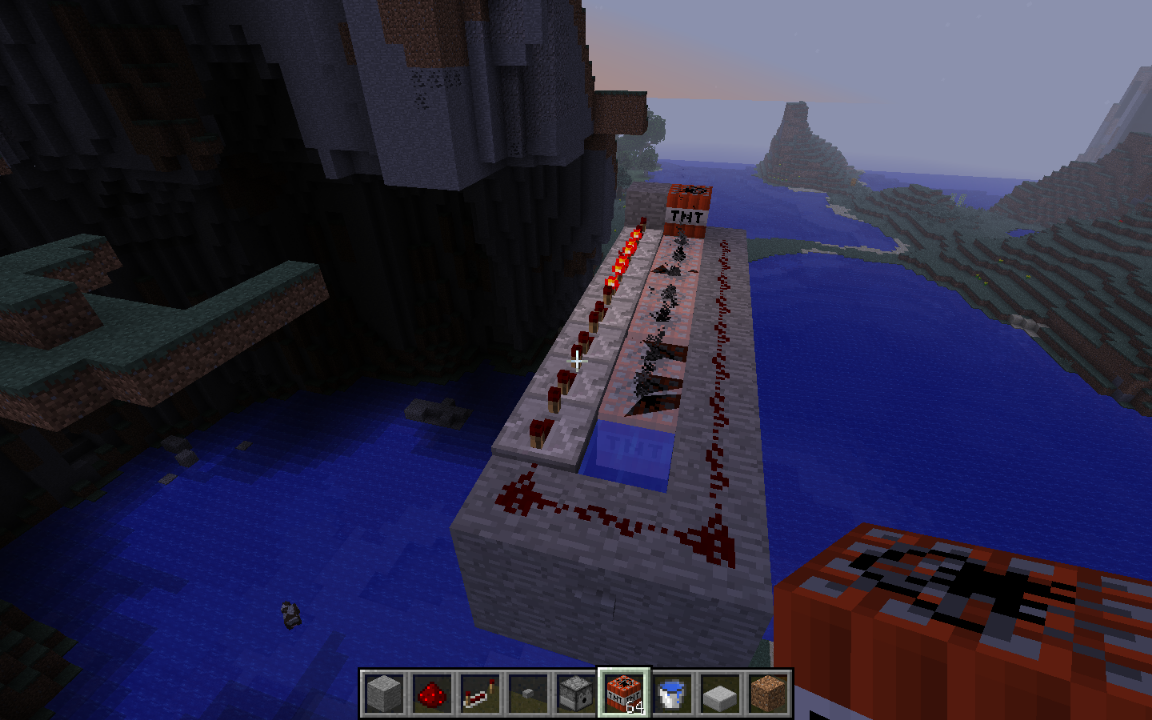The image size is (1152, 720).
Task: Choose the water bucket slot
Action: [672, 692]
